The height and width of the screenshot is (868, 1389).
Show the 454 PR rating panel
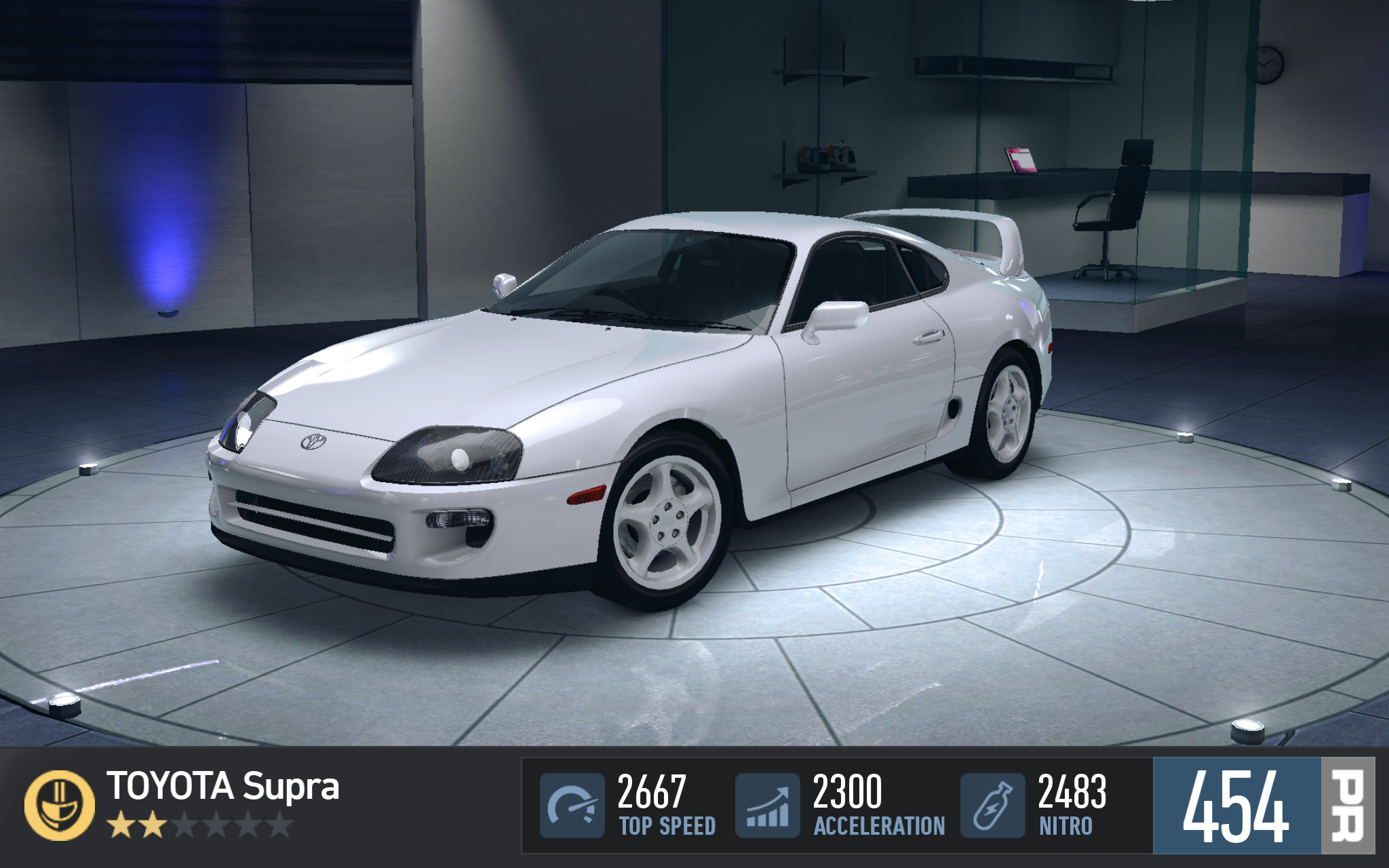click(x=1263, y=806)
